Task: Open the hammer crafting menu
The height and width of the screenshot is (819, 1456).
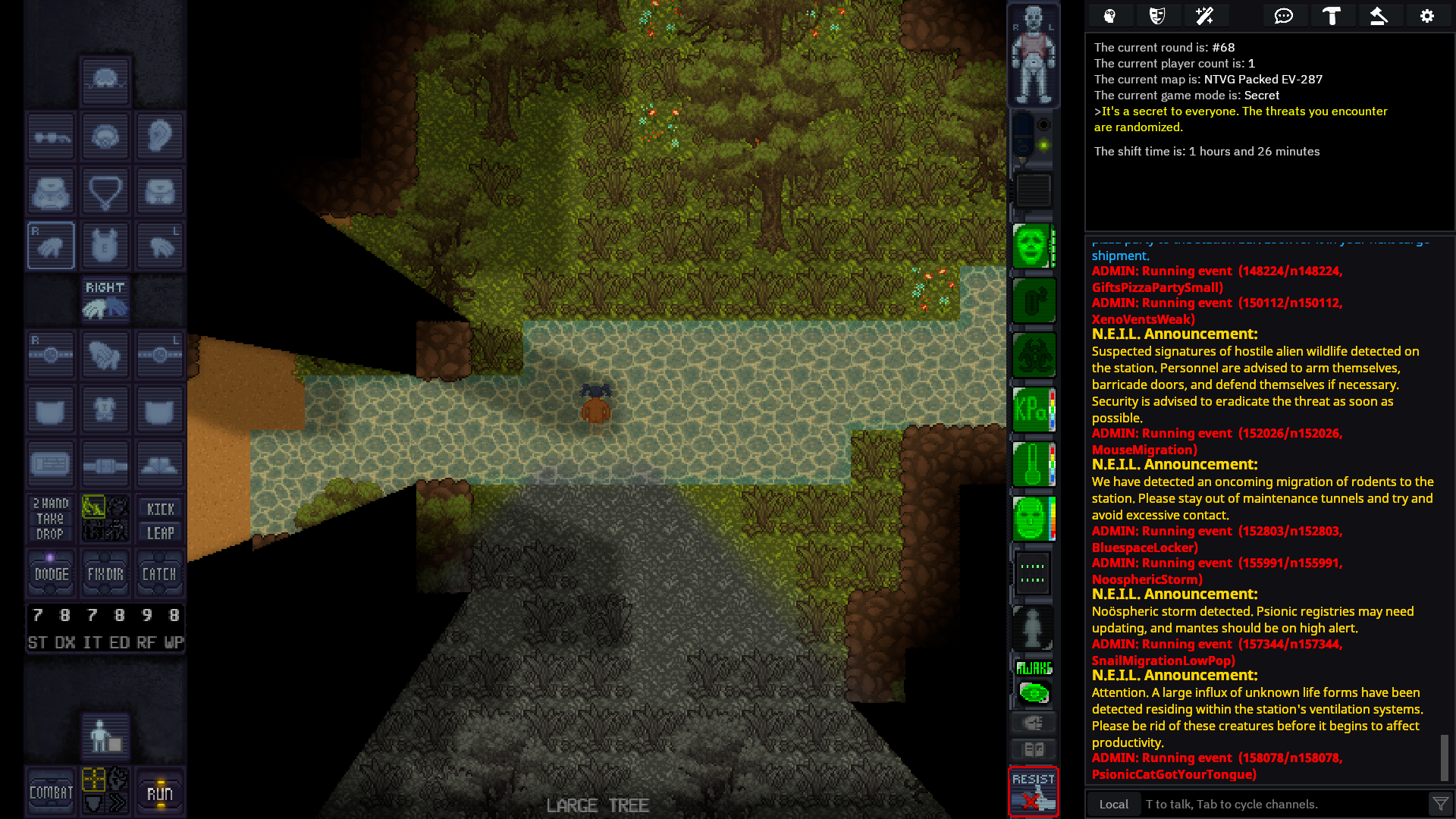Action: (1332, 16)
